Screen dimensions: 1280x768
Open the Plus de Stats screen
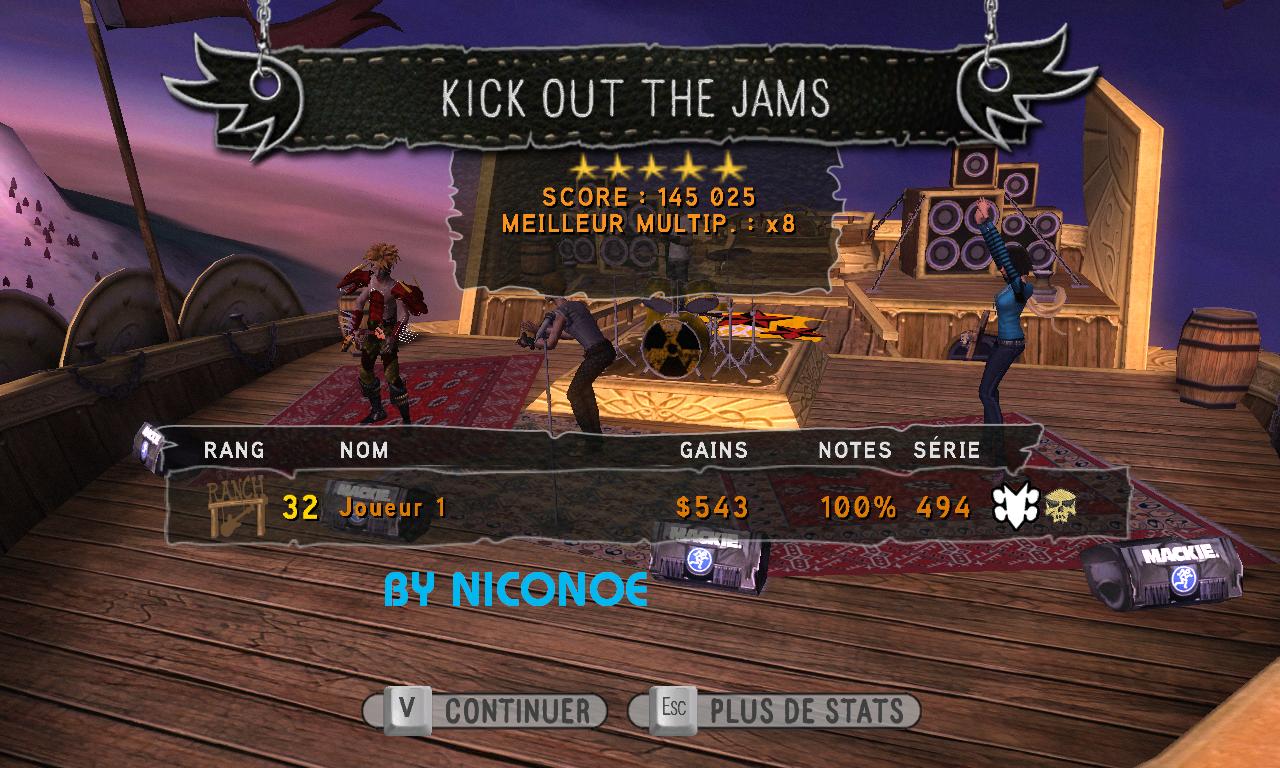point(775,711)
